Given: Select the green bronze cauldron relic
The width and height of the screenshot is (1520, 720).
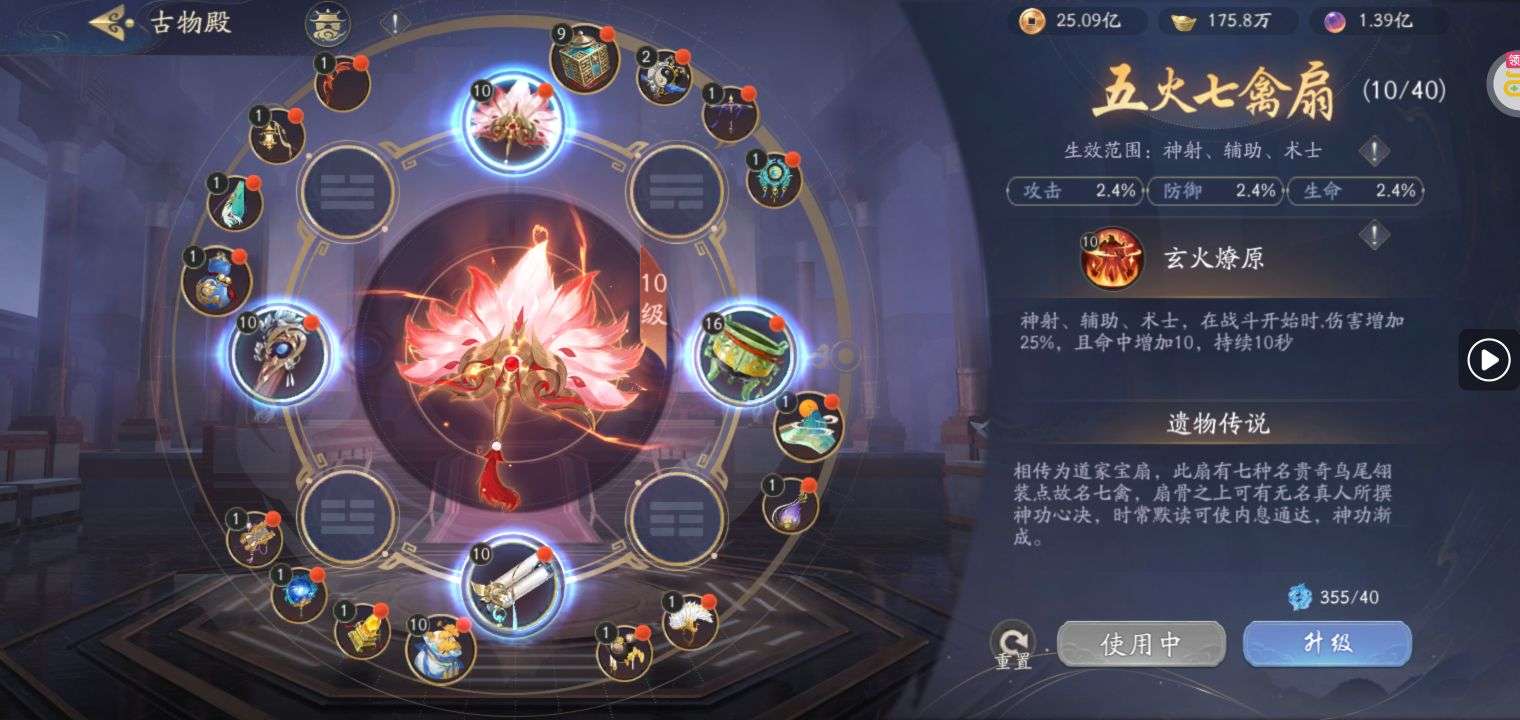Looking at the screenshot, I should coord(745,352).
